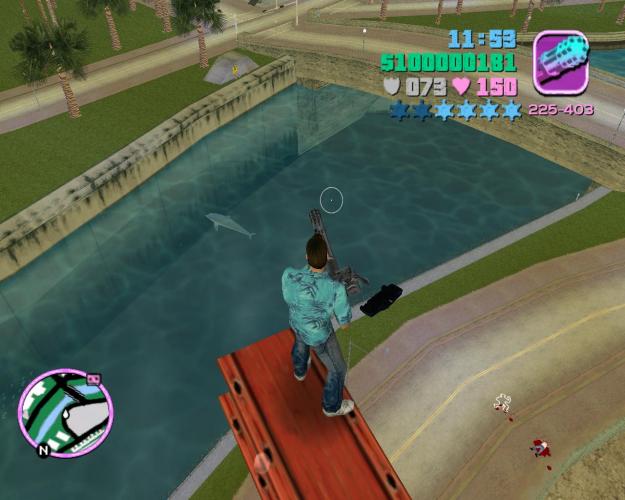Click the pink cassette marker on the radar
The image size is (625, 500).
94,379
